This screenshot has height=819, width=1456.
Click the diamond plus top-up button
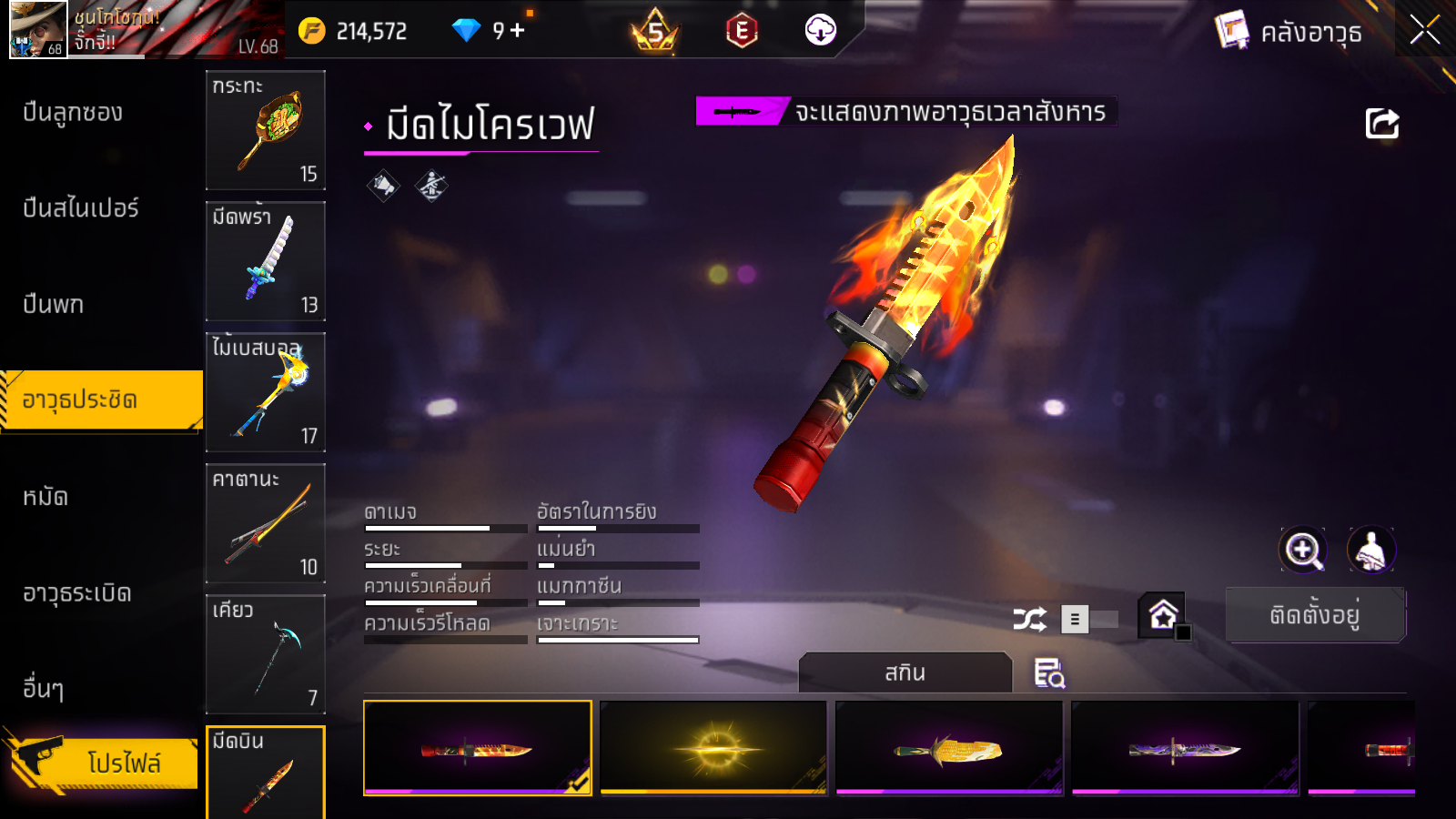518,31
